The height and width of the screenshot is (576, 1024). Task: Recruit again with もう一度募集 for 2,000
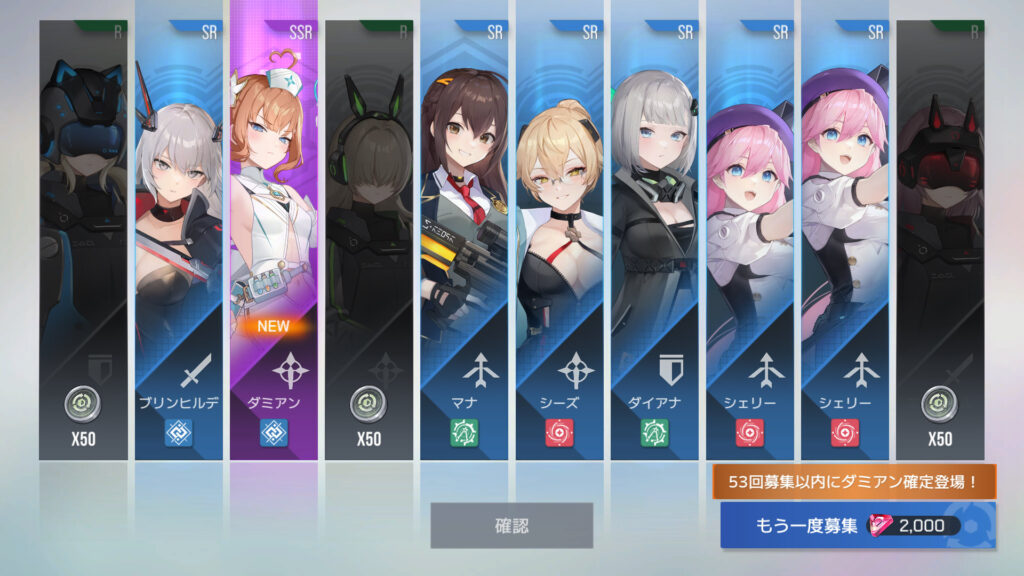point(858,526)
